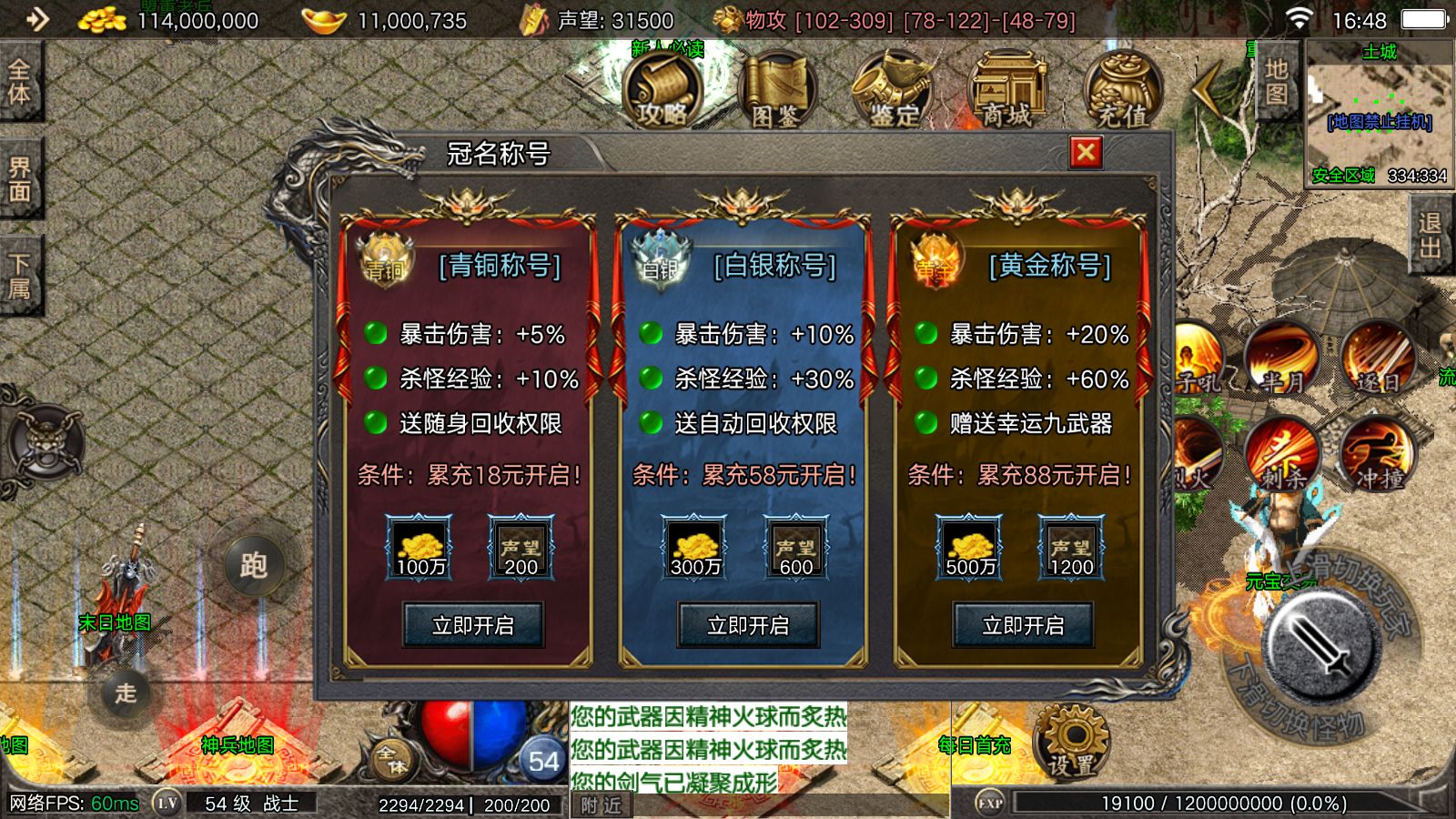The height and width of the screenshot is (819, 1456).
Task: Switch to the 界面 side tab
Action: click(20, 179)
